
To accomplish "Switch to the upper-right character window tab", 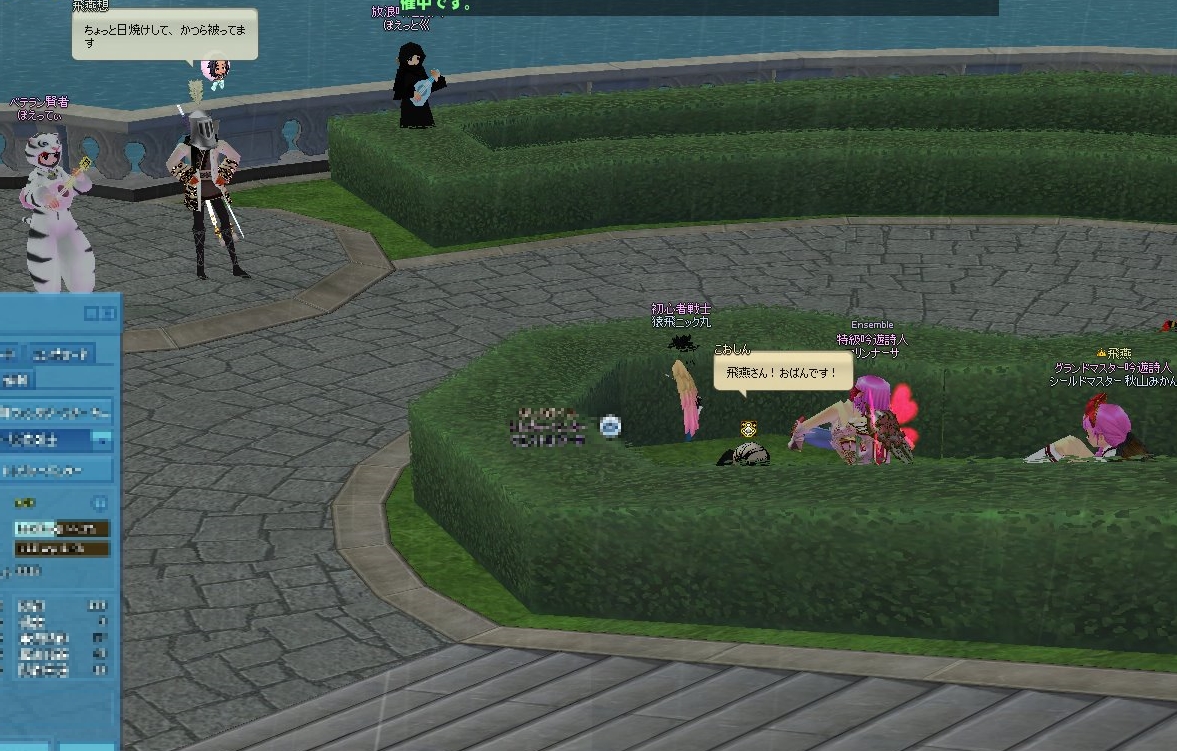I will coord(62,353).
